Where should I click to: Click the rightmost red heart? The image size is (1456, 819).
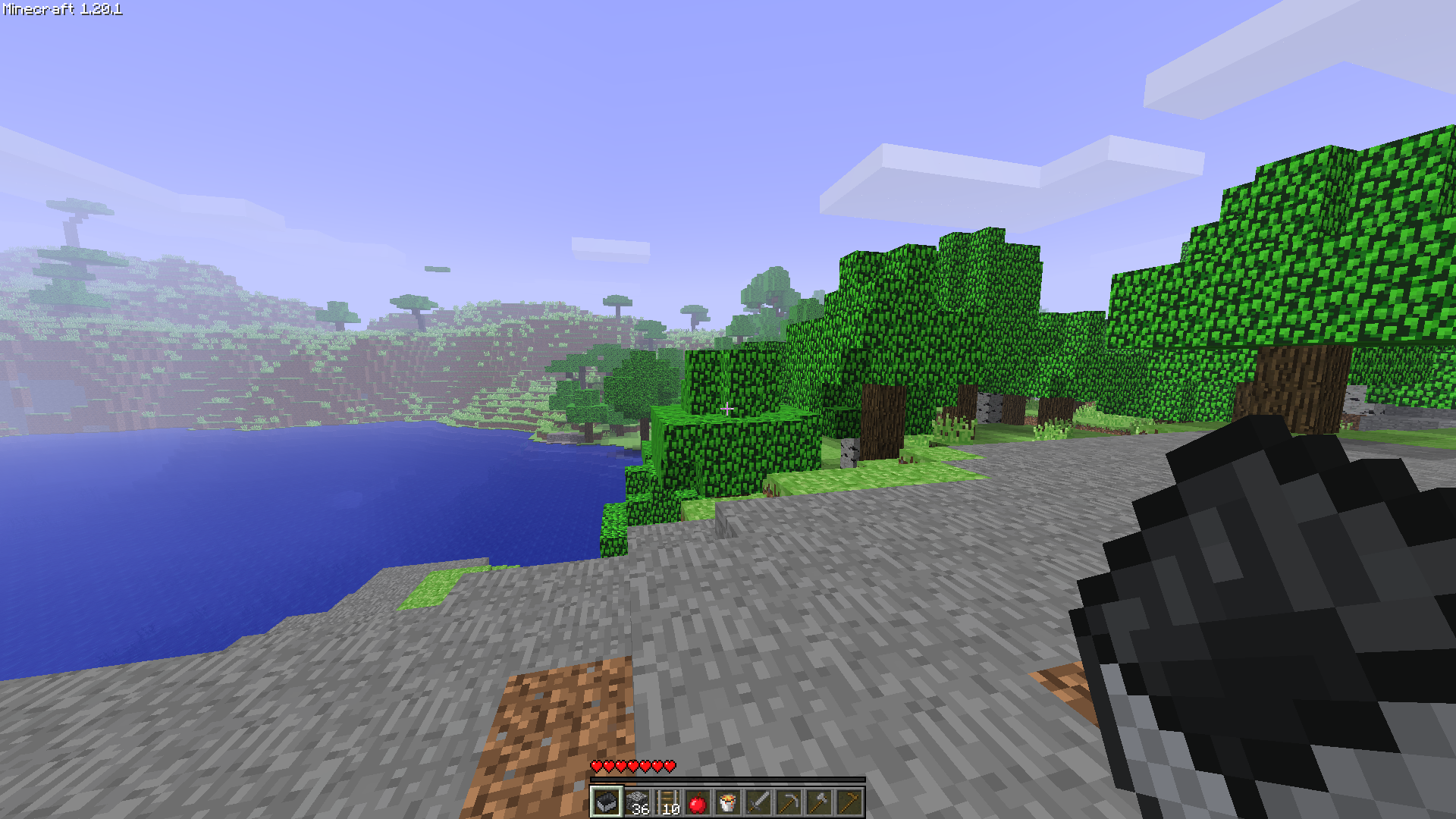[670, 766]
